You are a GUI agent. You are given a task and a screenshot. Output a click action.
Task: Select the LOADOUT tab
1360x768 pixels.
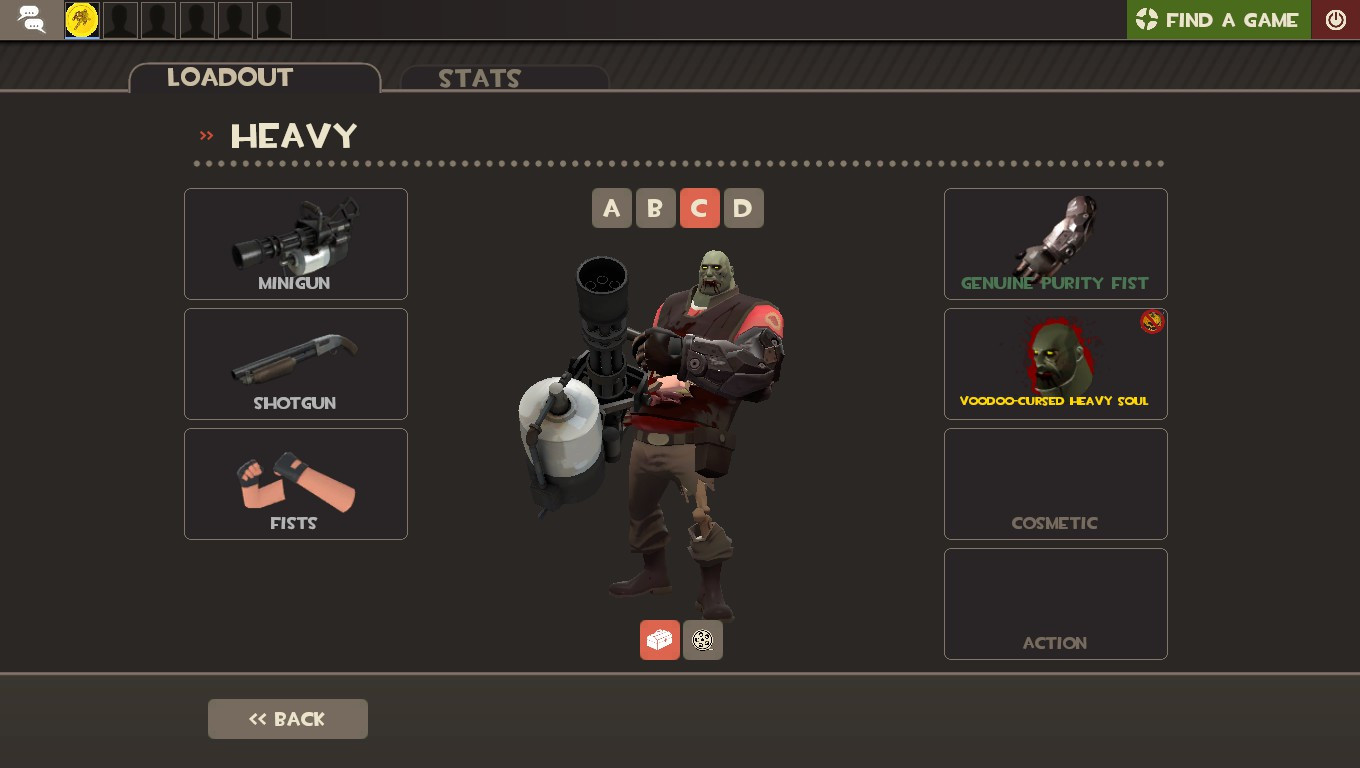pyautogui.click(x=229, y=78)
